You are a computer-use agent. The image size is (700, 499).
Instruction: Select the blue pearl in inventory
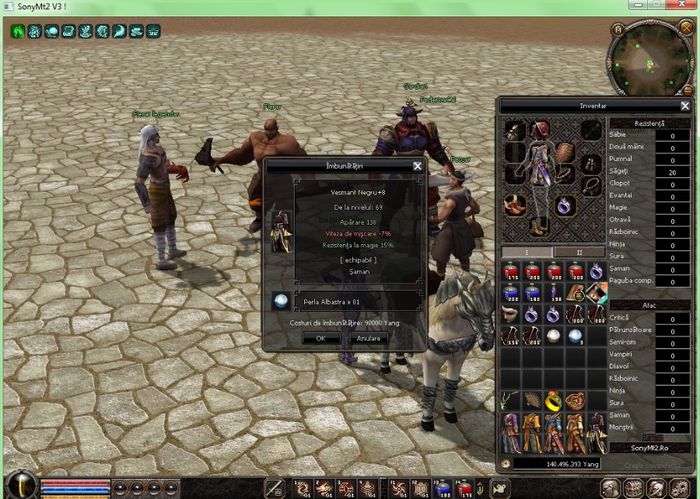coord(575,335)
